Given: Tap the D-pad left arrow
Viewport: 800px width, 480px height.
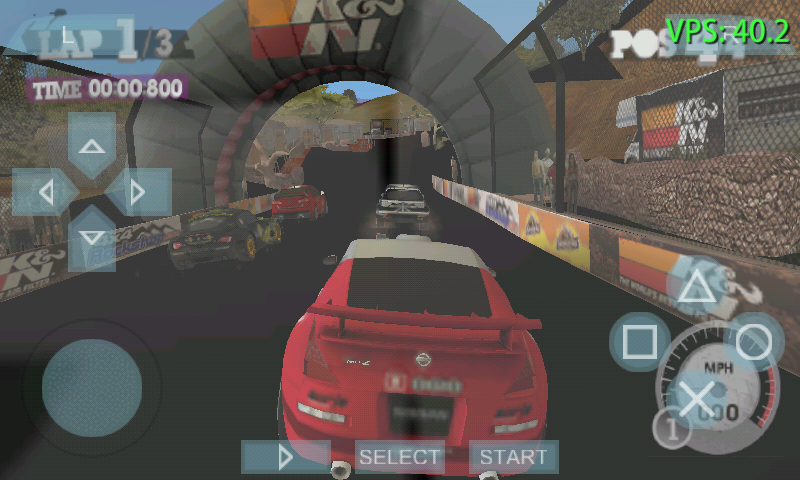Looking at the screenshot, I should point(45,191).
